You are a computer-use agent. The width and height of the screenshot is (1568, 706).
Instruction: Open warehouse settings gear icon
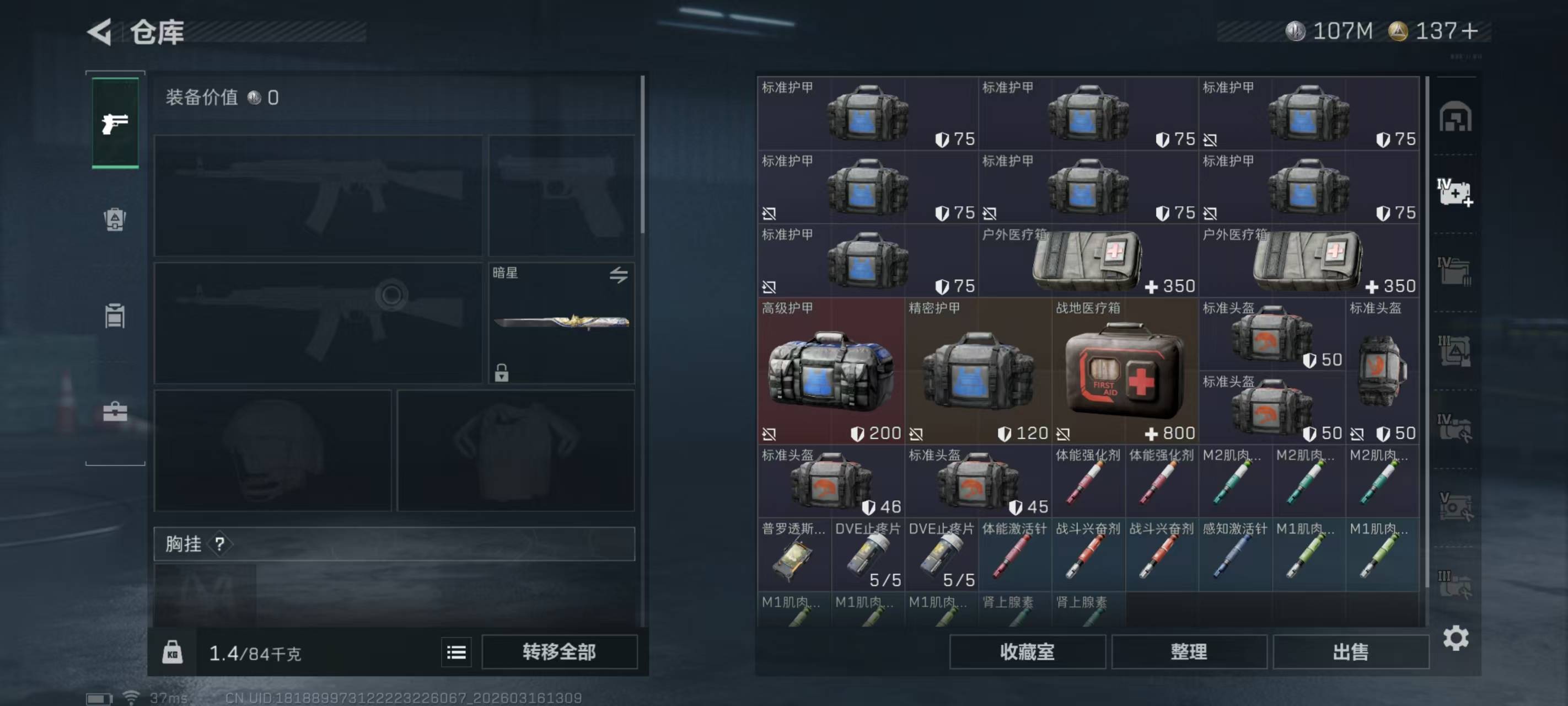1456,638
